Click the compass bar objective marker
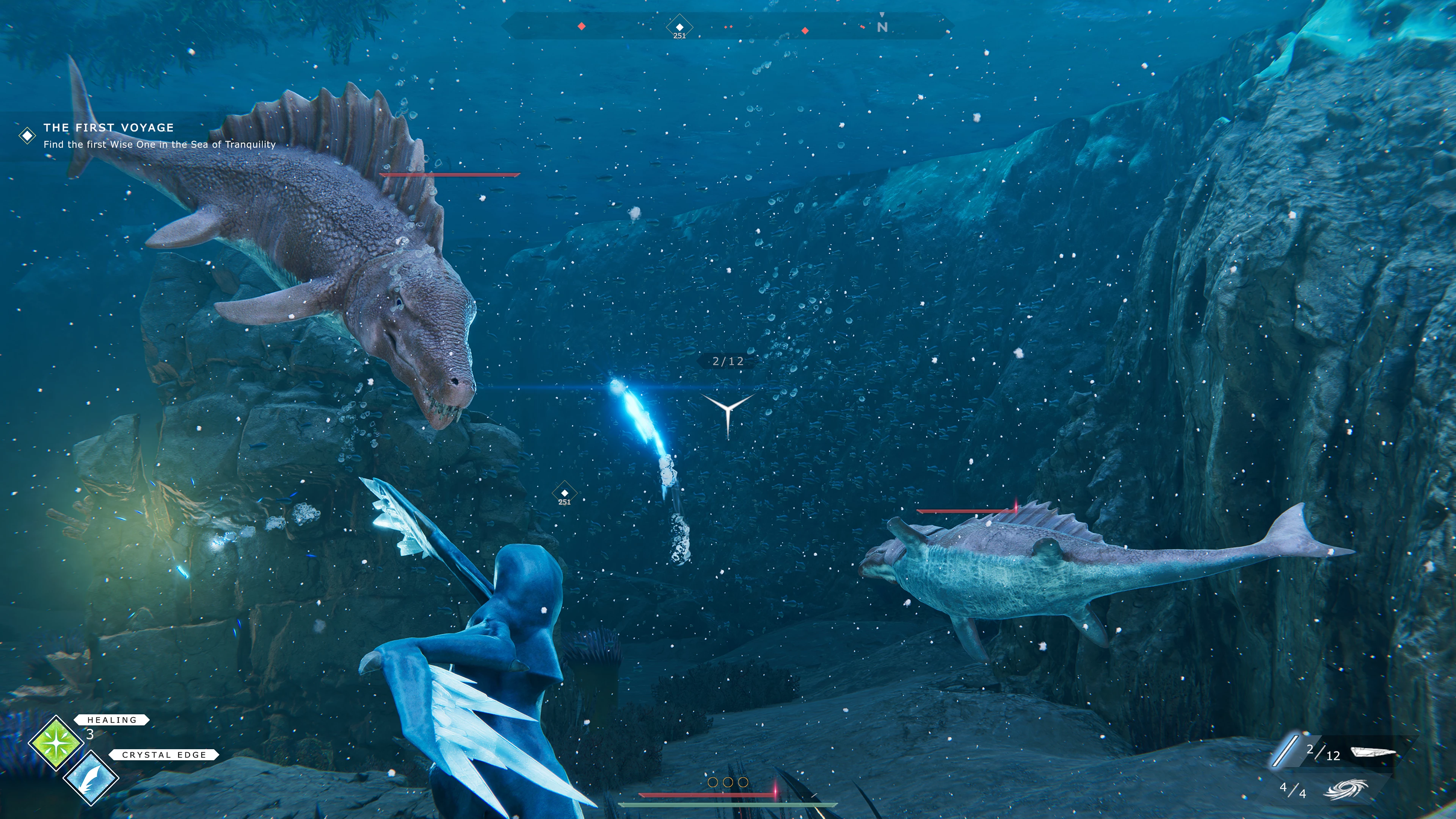Image resolution: width=1456 pixels, height=819 pixels. pyautogui.click(x=679, y=27)
